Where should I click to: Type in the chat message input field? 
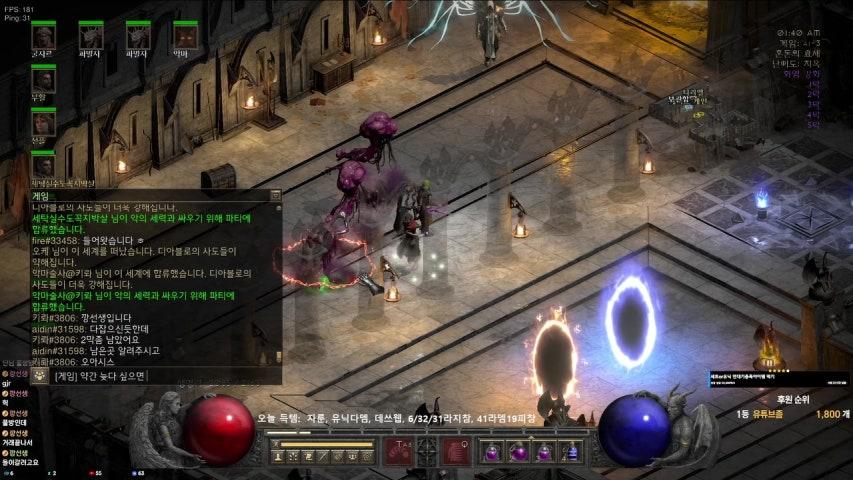pos(160,376)
